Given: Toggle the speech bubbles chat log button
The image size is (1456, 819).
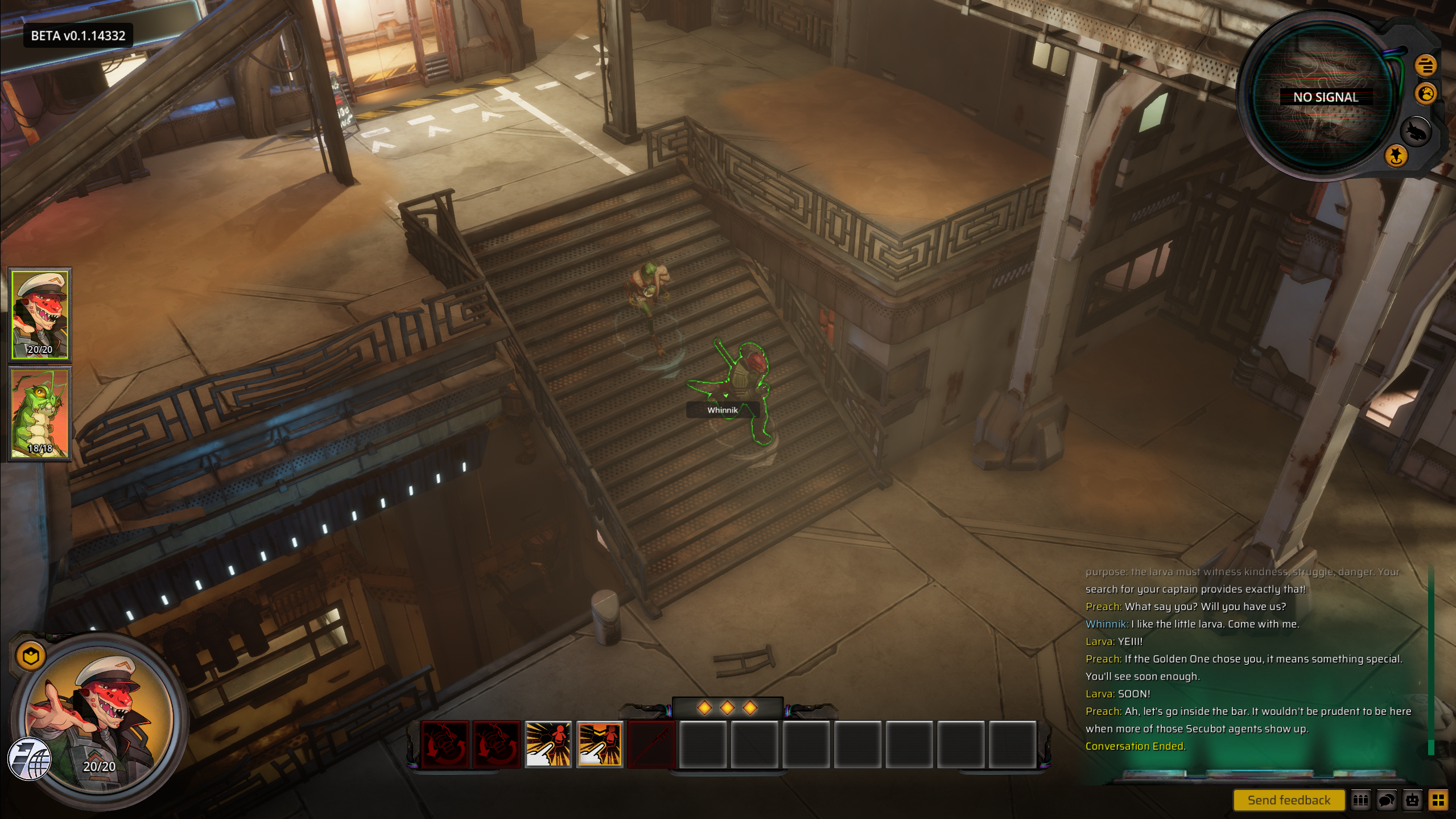Looking at the screenshot, I should coord(1387,800).
